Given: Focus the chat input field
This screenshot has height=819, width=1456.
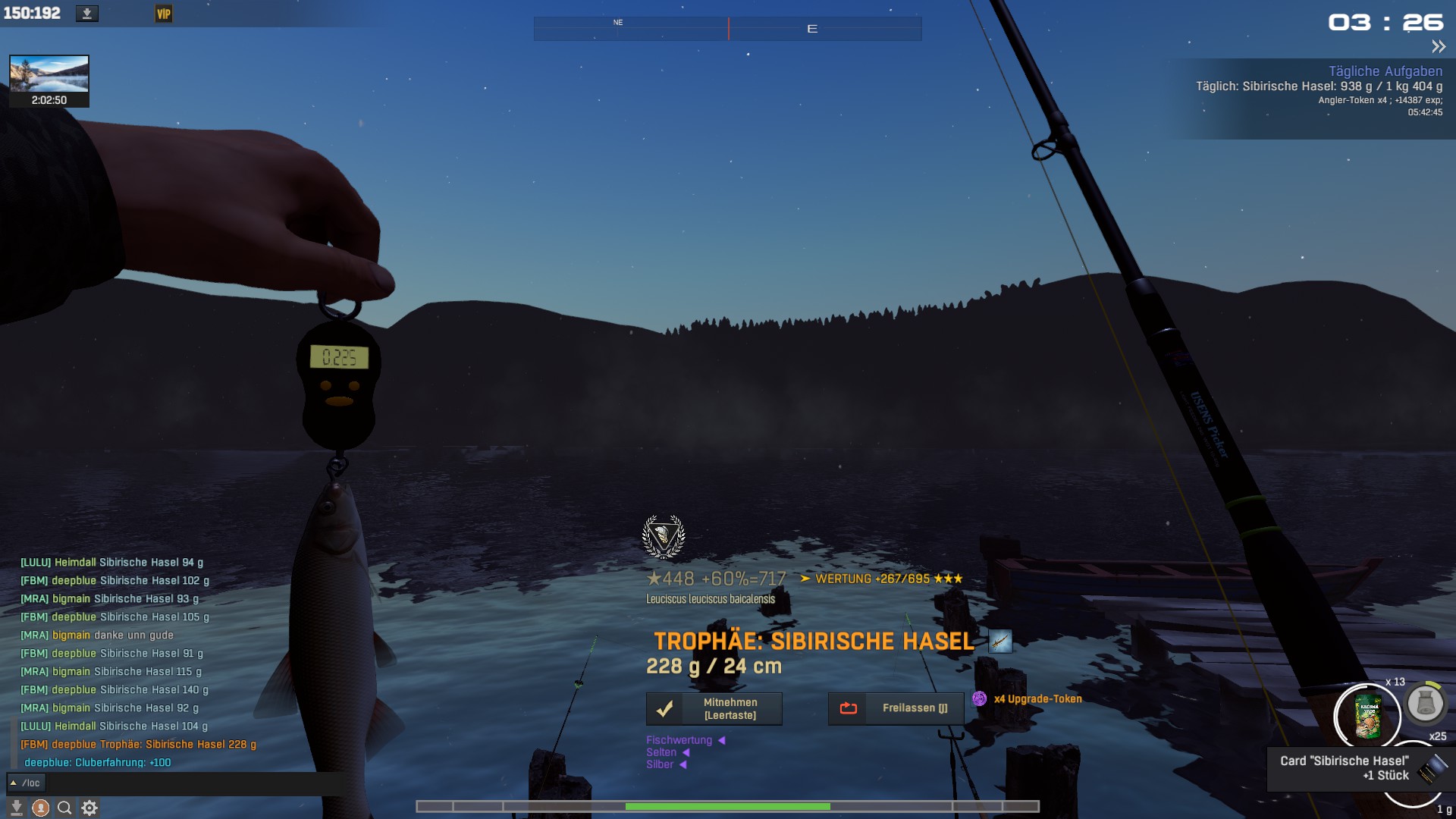Looking at the screenshot, I should (x=190, y=783).
